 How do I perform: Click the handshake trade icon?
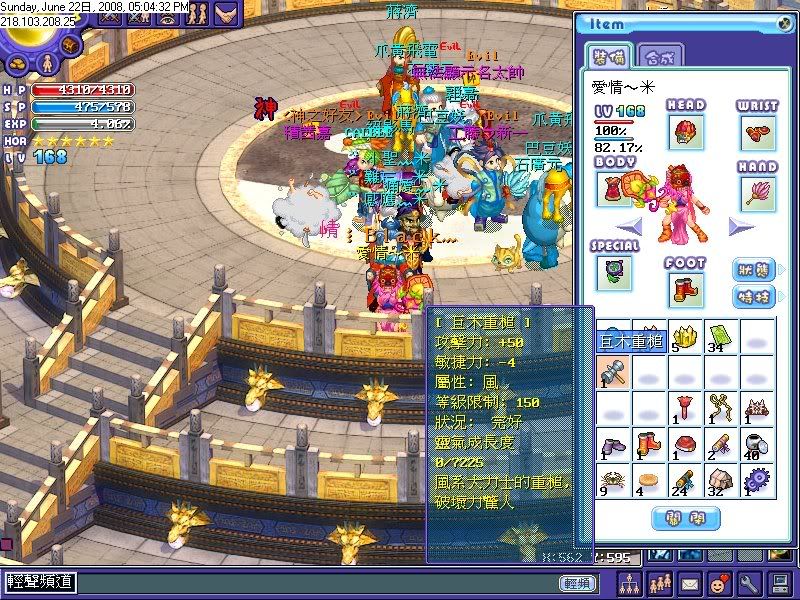pyautogui.click(x=225, y=15)
